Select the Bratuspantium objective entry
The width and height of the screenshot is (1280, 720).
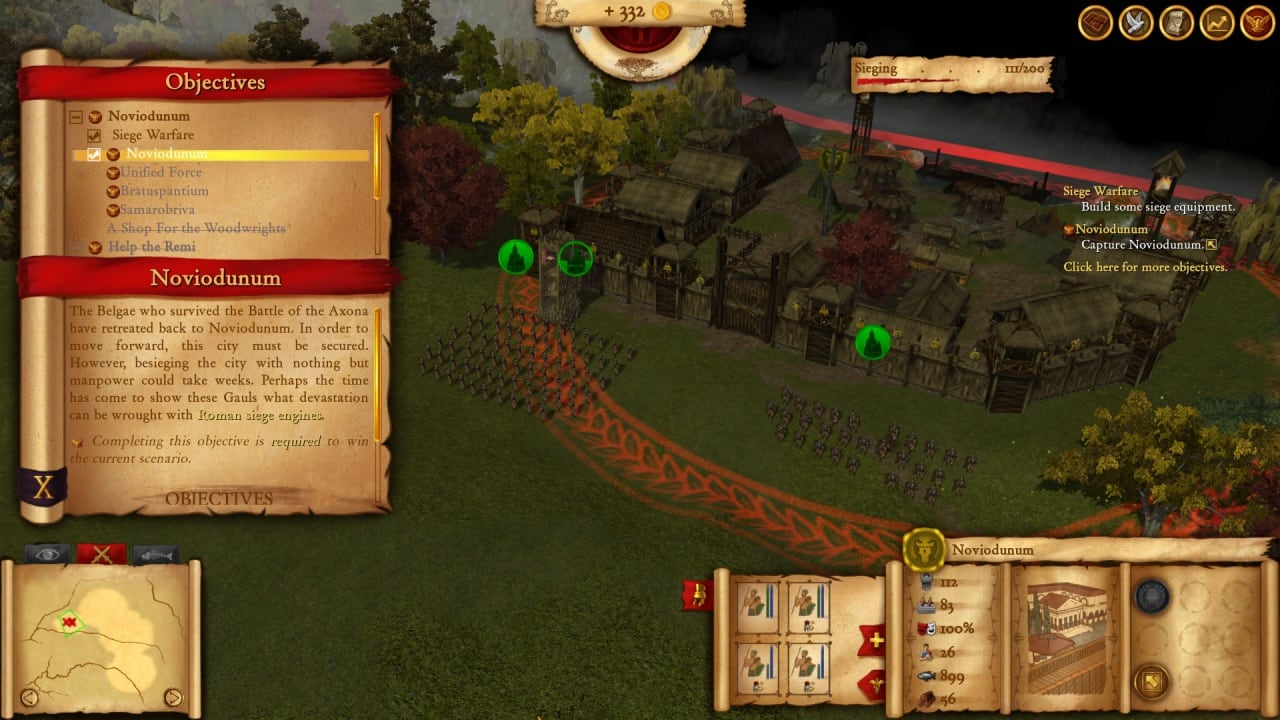[164, 191]
